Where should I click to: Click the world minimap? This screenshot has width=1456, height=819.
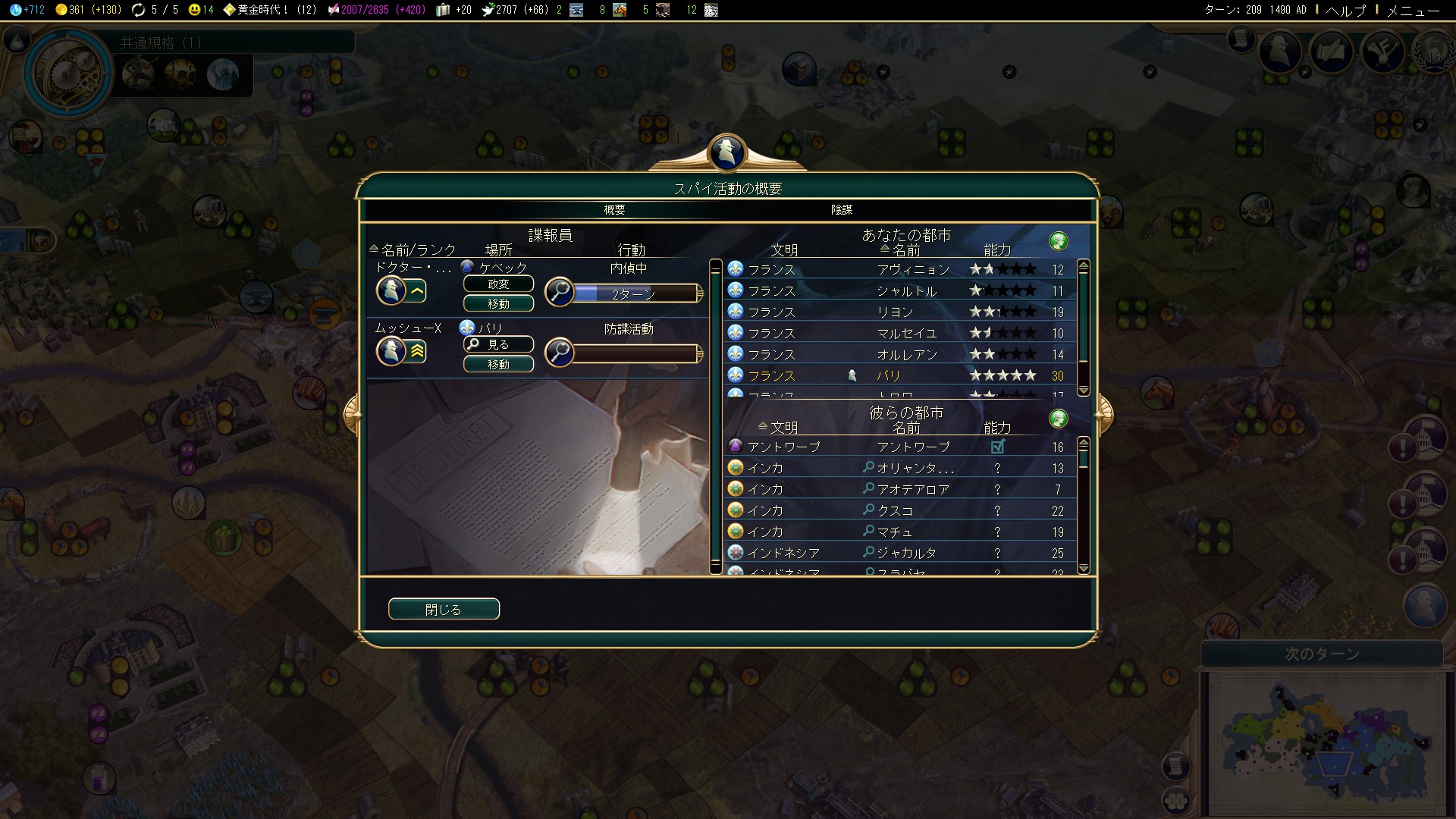click(x=1323, y=739)
